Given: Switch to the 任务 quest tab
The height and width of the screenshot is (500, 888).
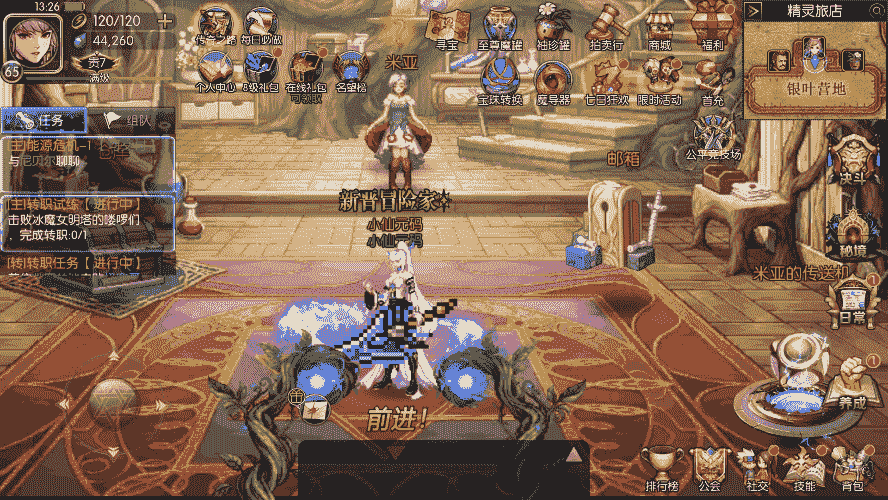Looking at the screenshot, I should [40, 120].
